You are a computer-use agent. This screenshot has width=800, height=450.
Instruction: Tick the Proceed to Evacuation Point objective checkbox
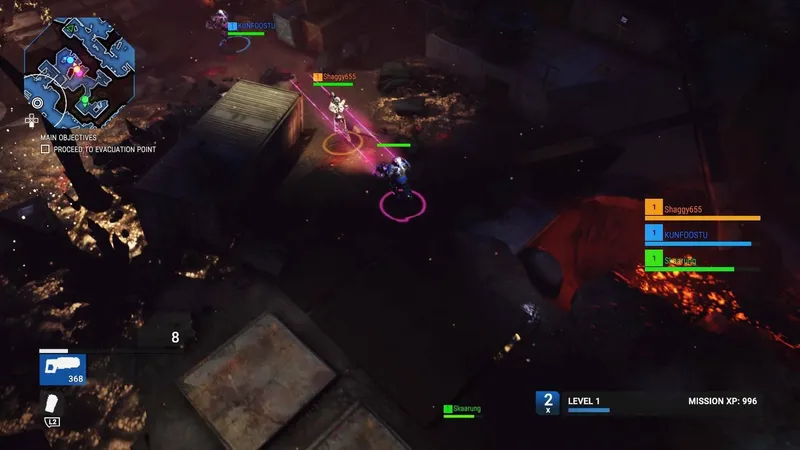point(45,149)
